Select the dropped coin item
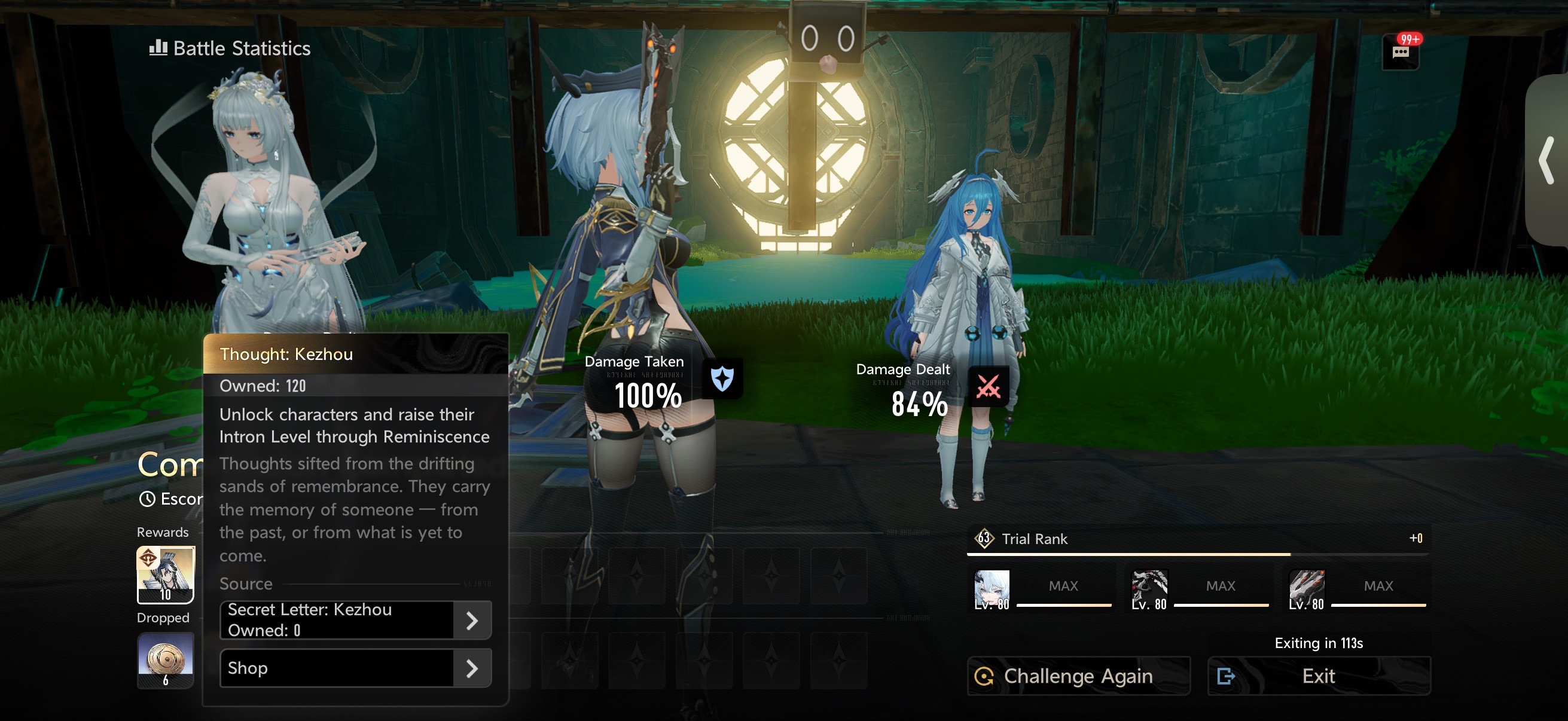 pos(166,660)
